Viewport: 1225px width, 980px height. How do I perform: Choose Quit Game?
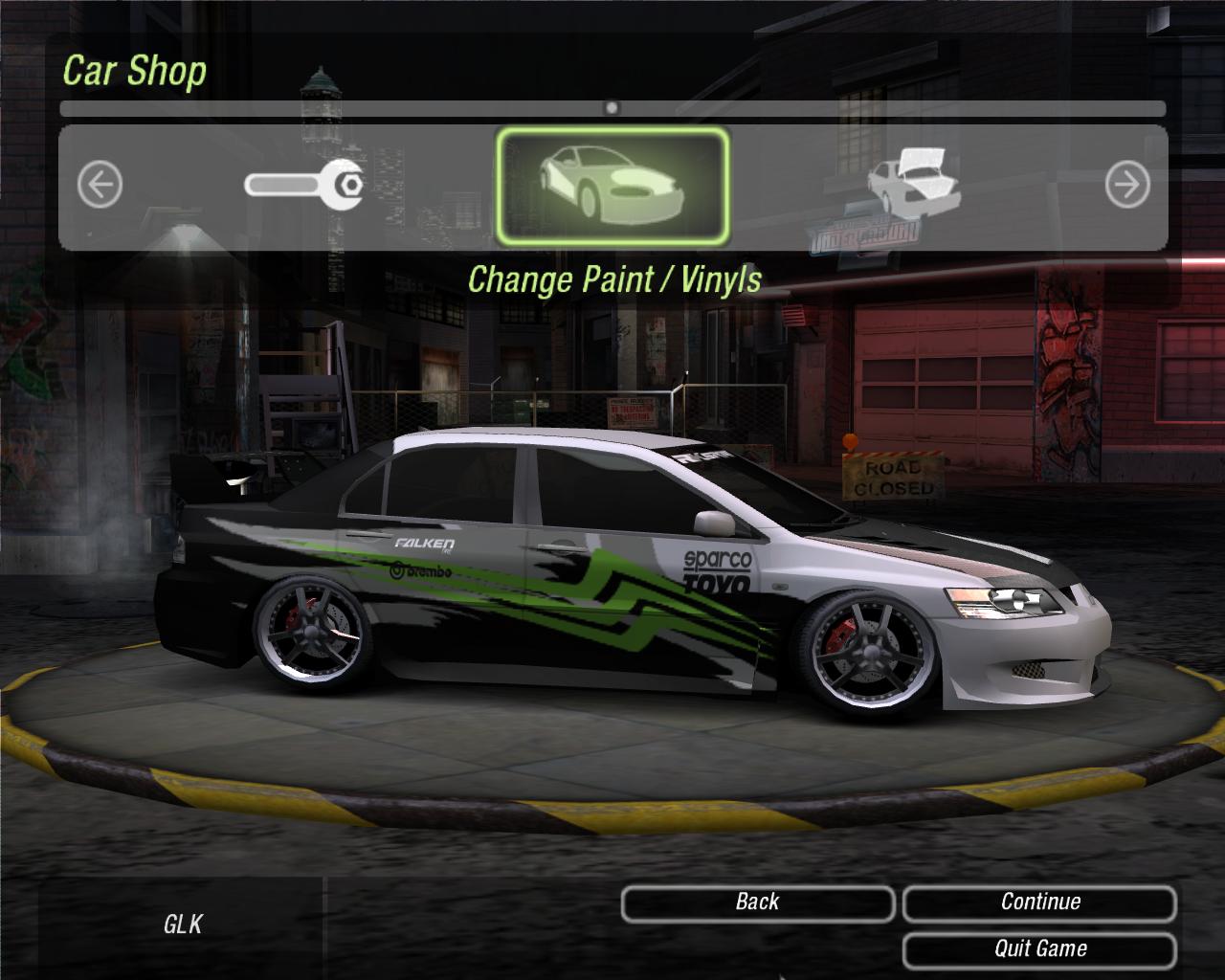[1039, 949]
